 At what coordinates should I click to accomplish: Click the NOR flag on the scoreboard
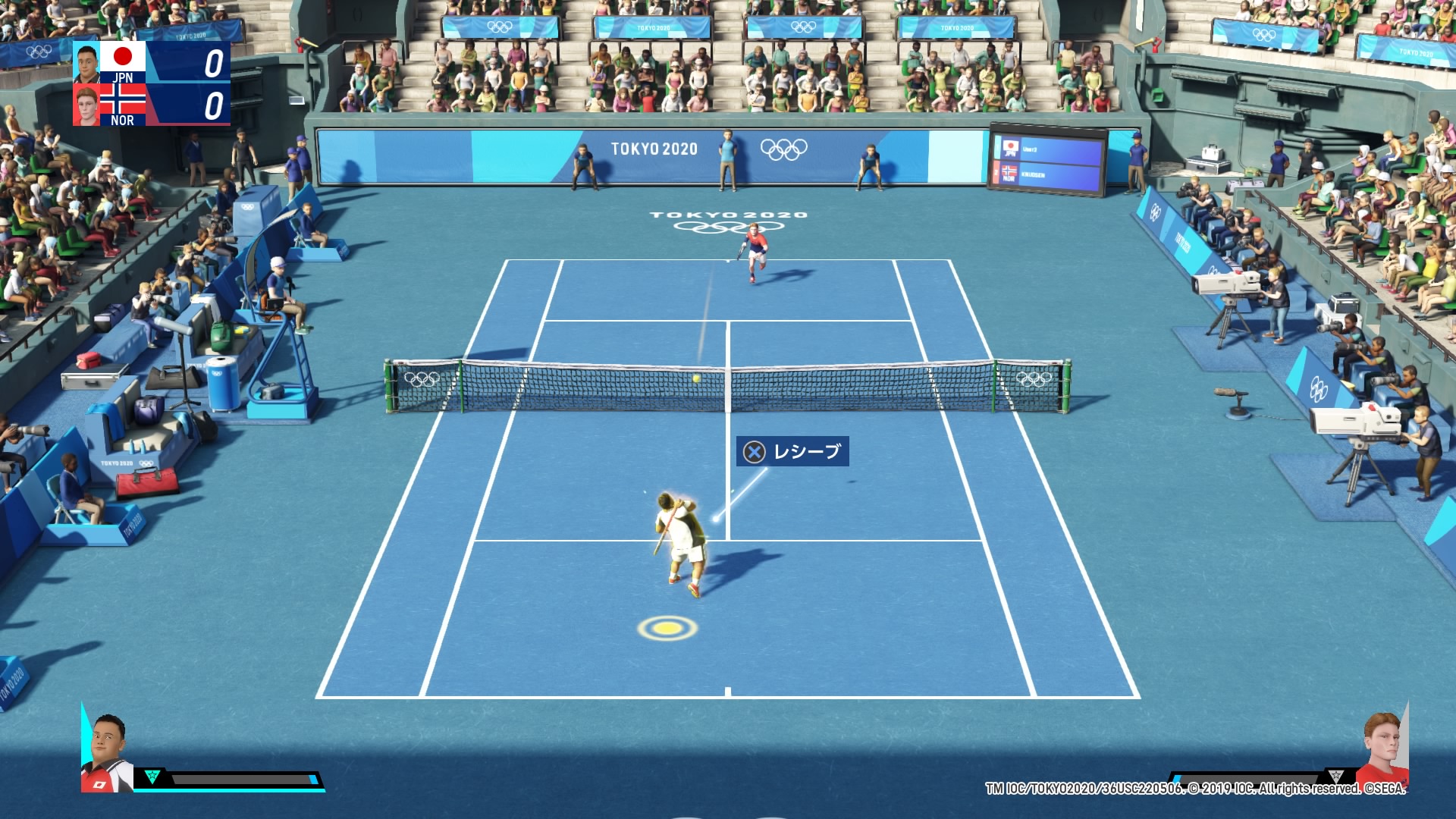point(123,99)
